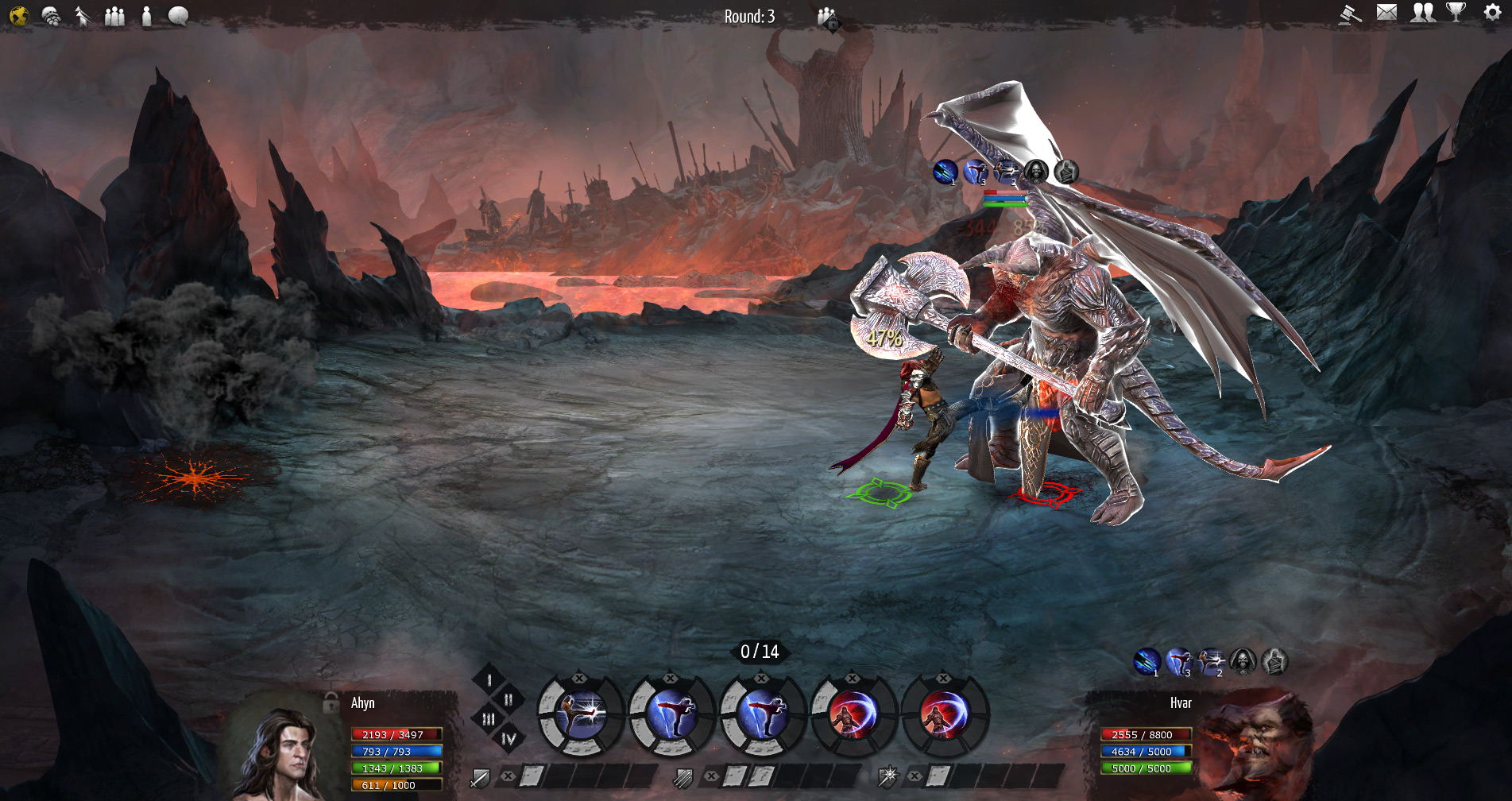1512x801 pixels.
Task: Click the padlock icon near Ahyn
Action: [331, 703]
